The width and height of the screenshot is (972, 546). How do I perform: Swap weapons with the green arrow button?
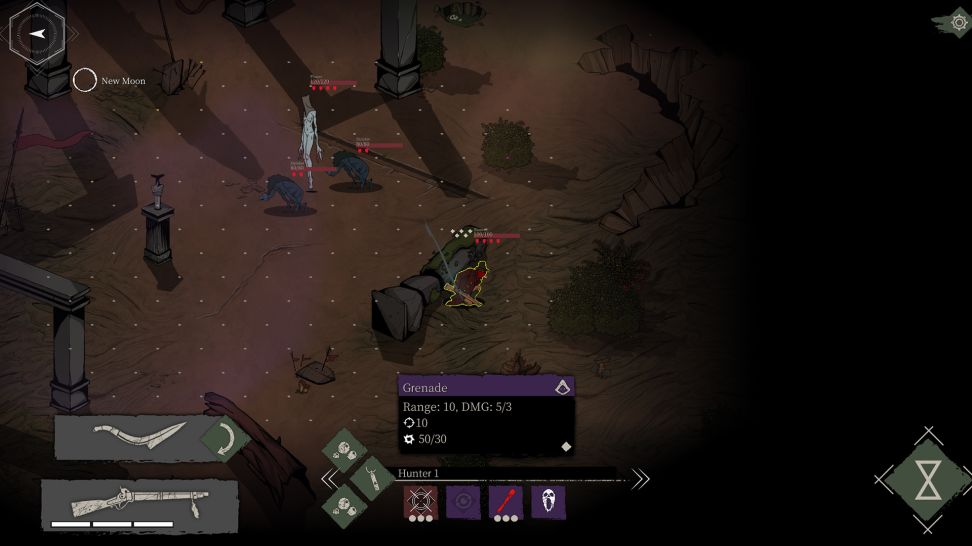(224, 438)
